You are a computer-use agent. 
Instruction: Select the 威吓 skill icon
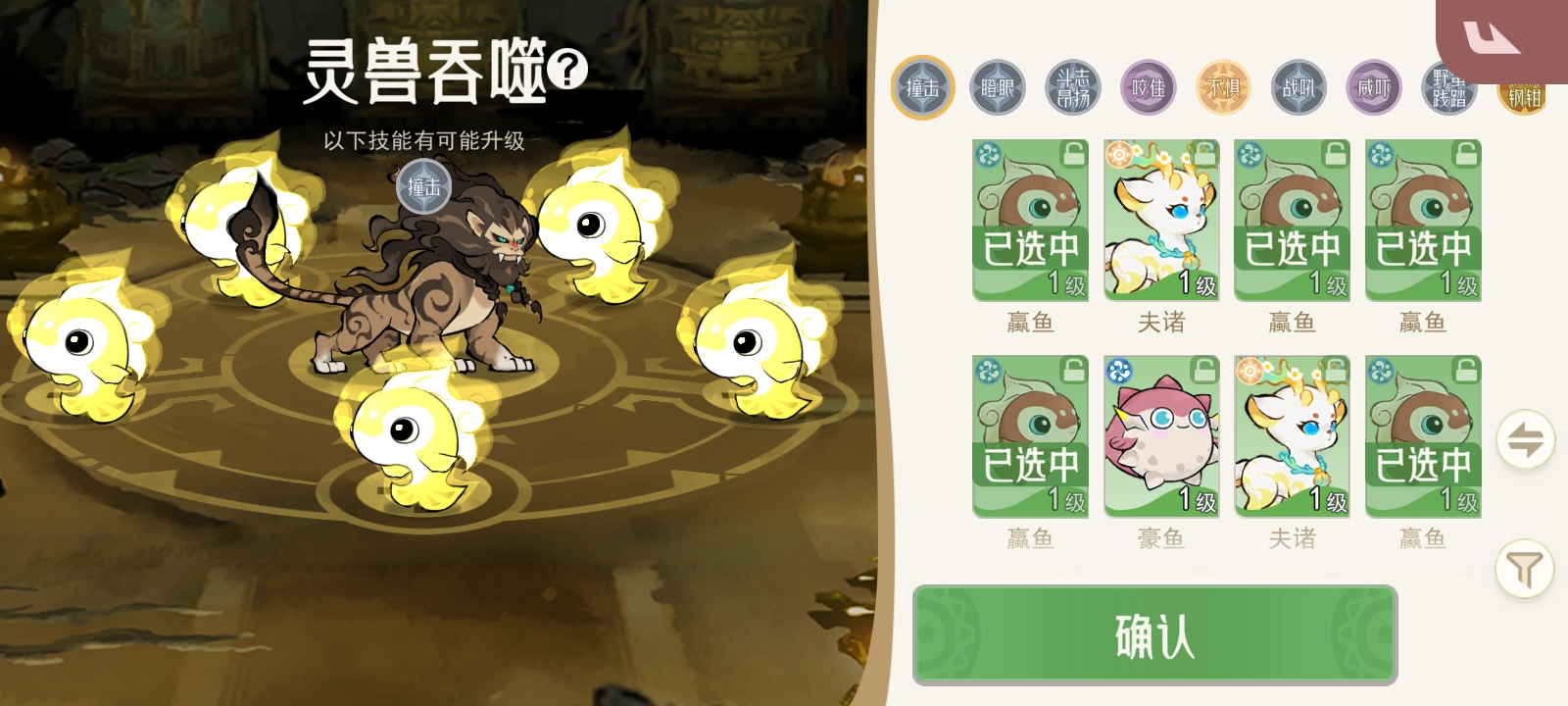[x=1374, y=87]
